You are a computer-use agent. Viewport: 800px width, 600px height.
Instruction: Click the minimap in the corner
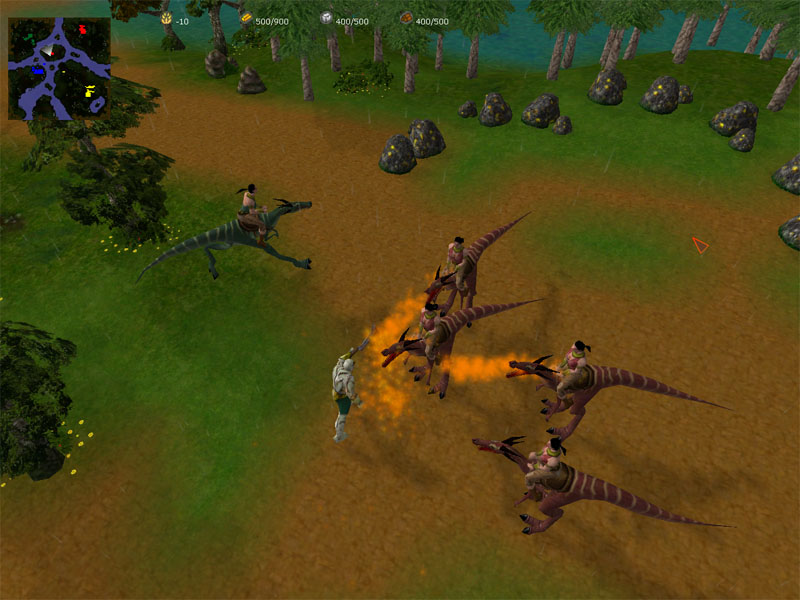[x=59, y=68]
